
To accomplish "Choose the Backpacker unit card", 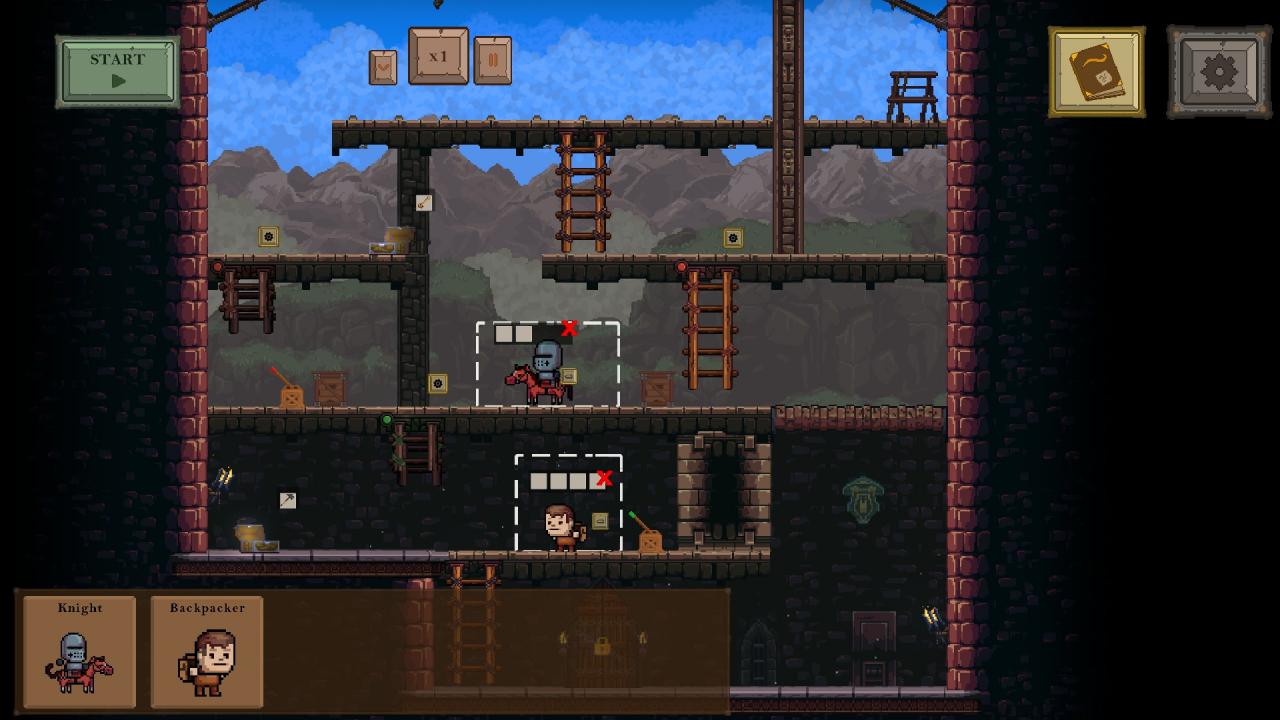I will point(207,651).
